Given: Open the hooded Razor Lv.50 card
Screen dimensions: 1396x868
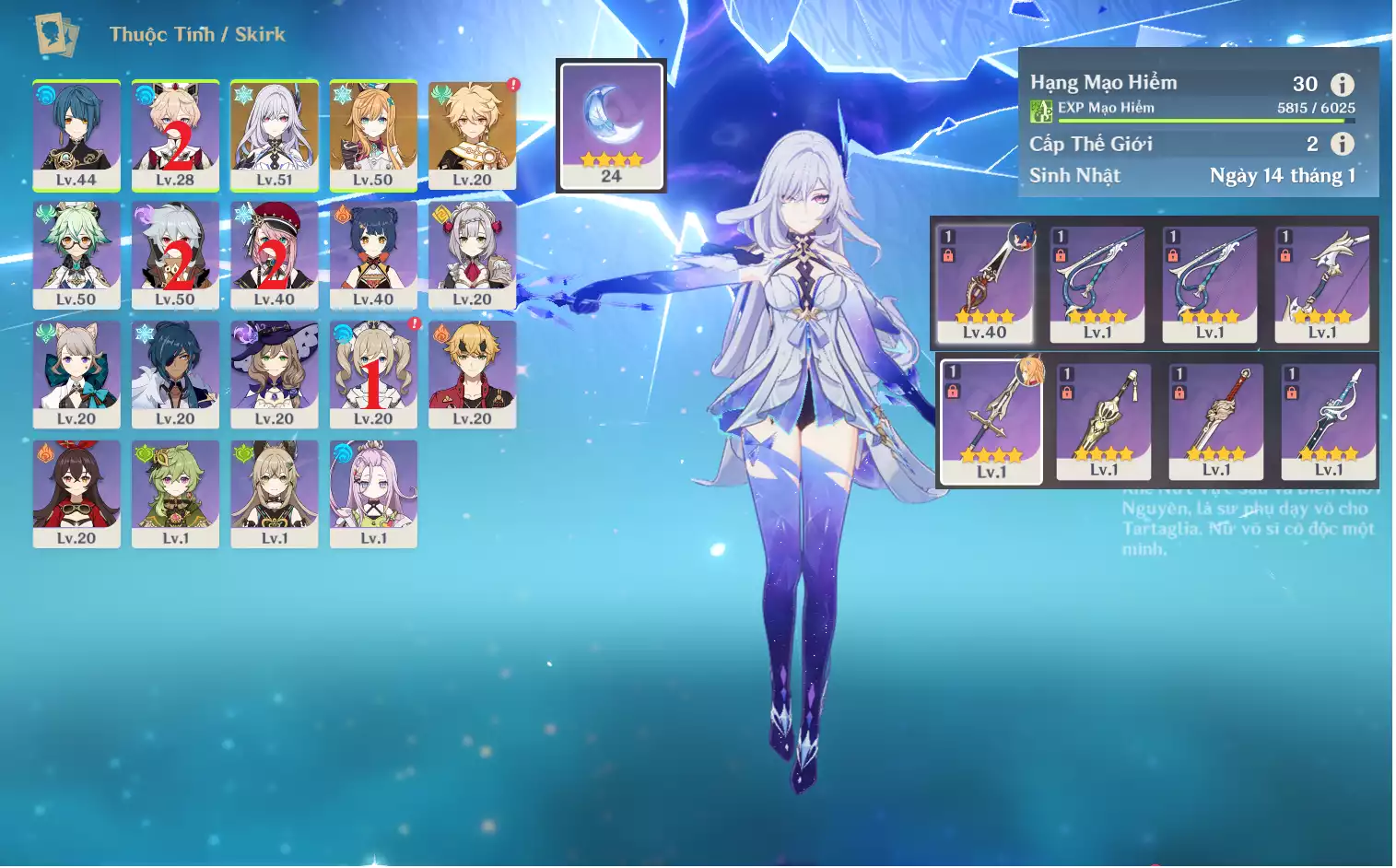Looking at the screenshot, I should pos(175,255).
